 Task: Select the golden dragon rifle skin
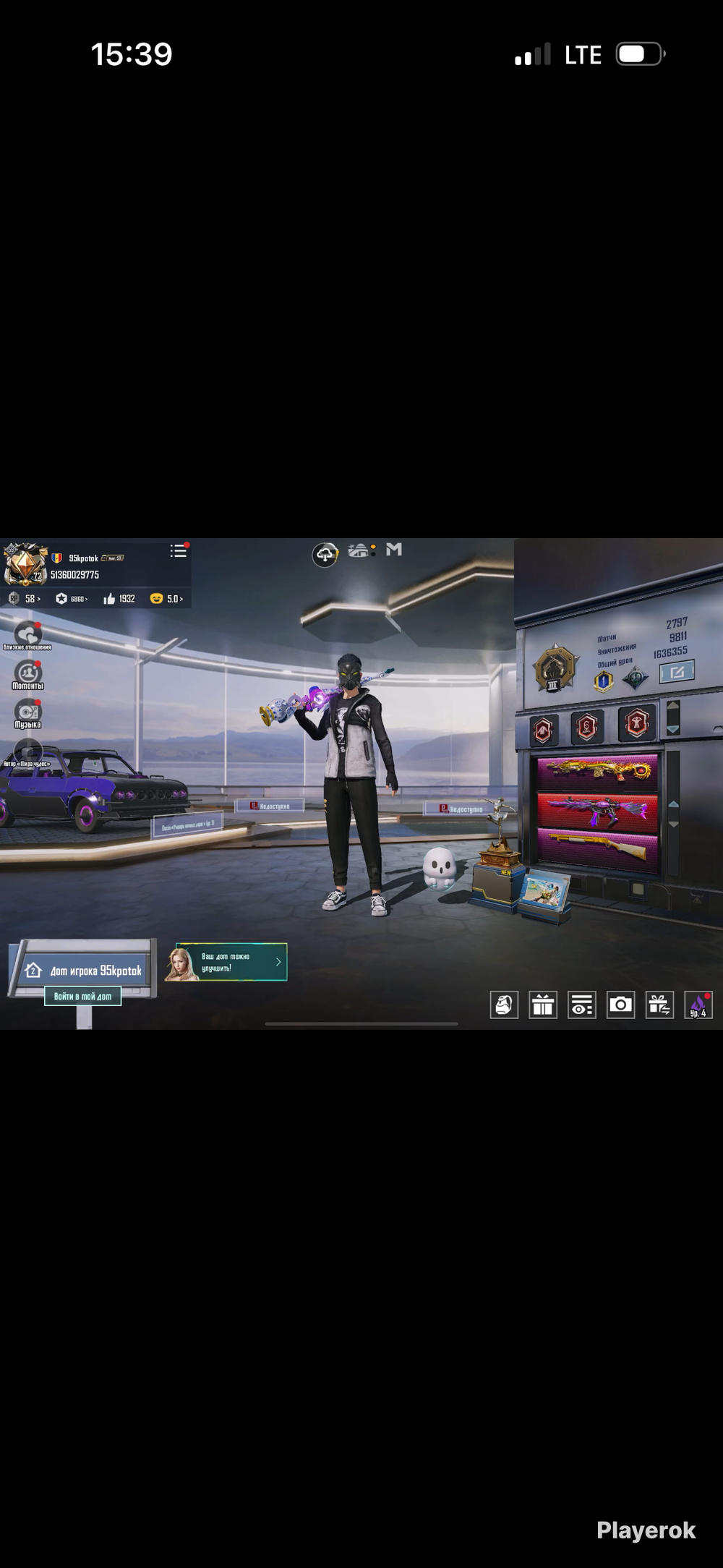click(597, 770)
